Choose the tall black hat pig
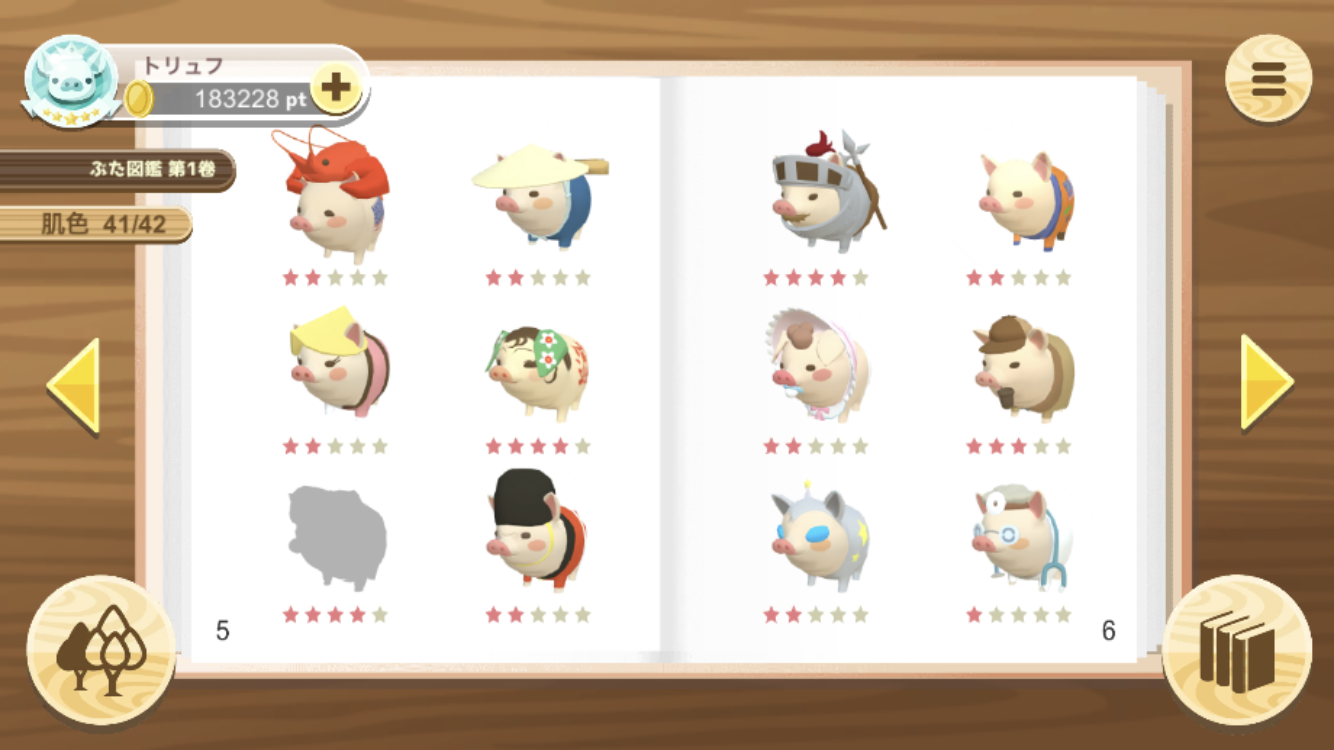Viewport: 1334px width, 750px height. (x=538, y=531)
